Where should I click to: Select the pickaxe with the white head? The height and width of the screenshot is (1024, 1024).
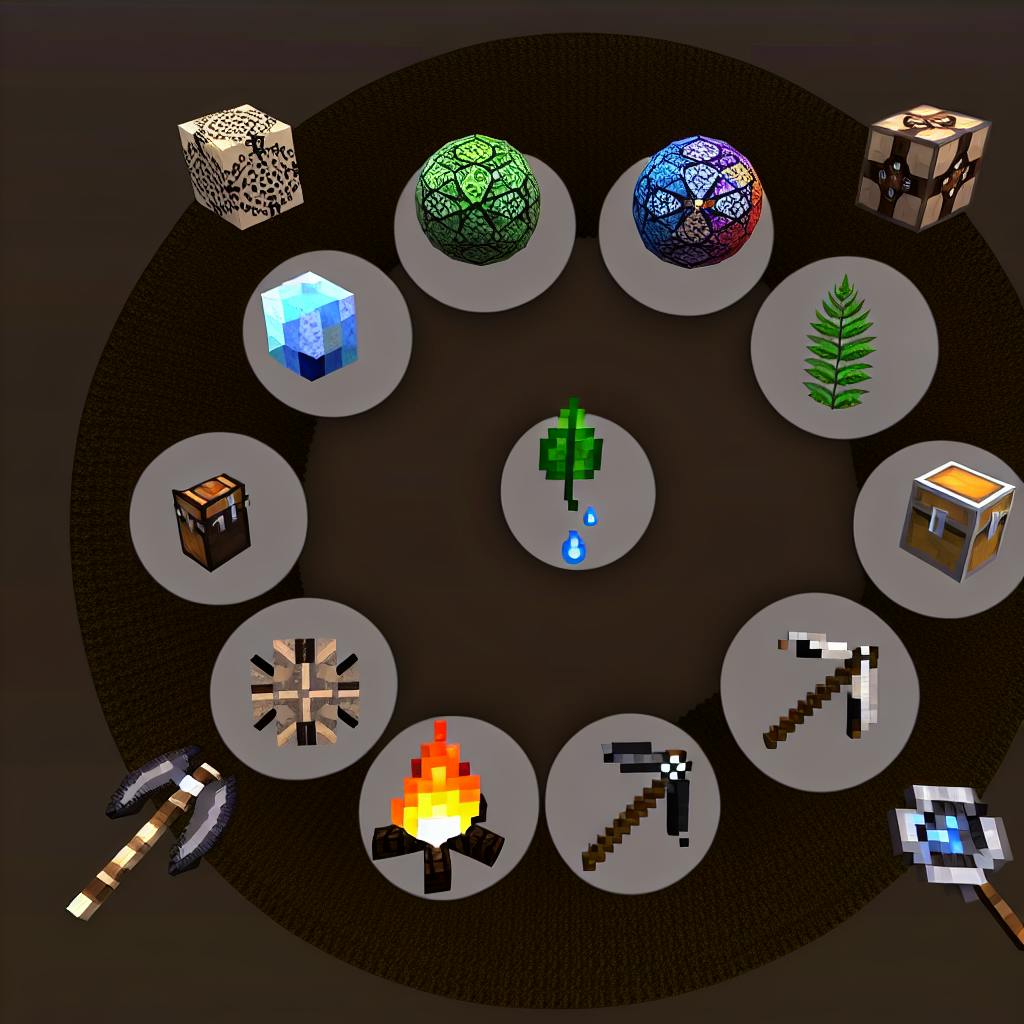pyautogui.click(x=823, y=689)
